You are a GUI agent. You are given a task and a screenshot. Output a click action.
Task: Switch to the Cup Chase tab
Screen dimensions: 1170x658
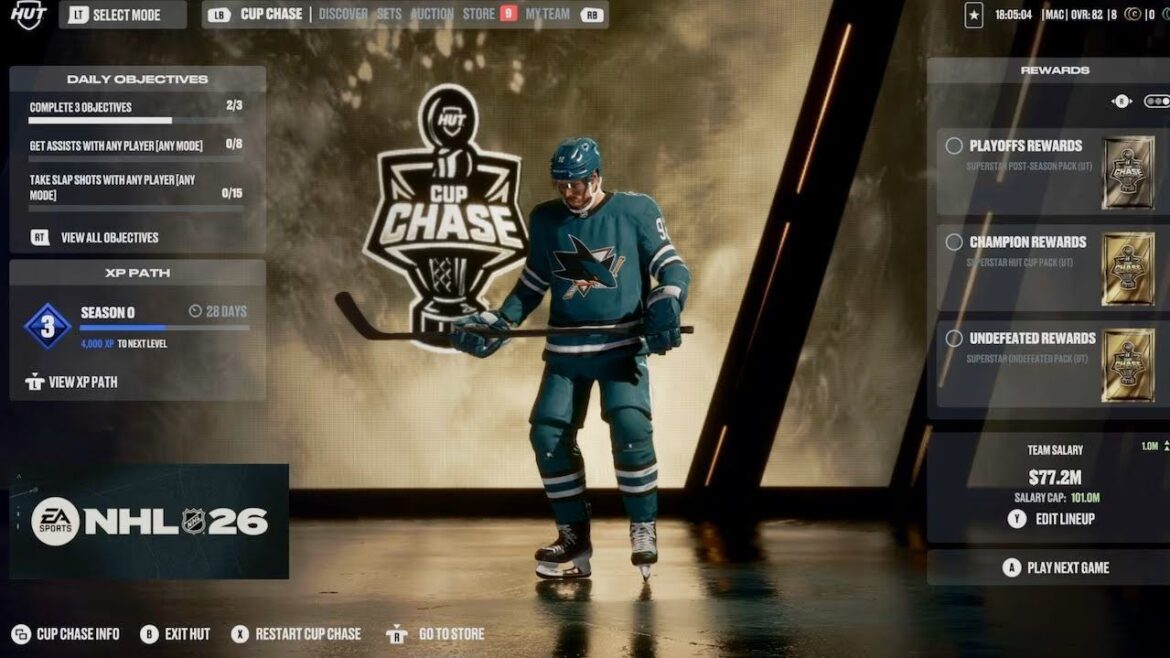(x=271, y=15)
